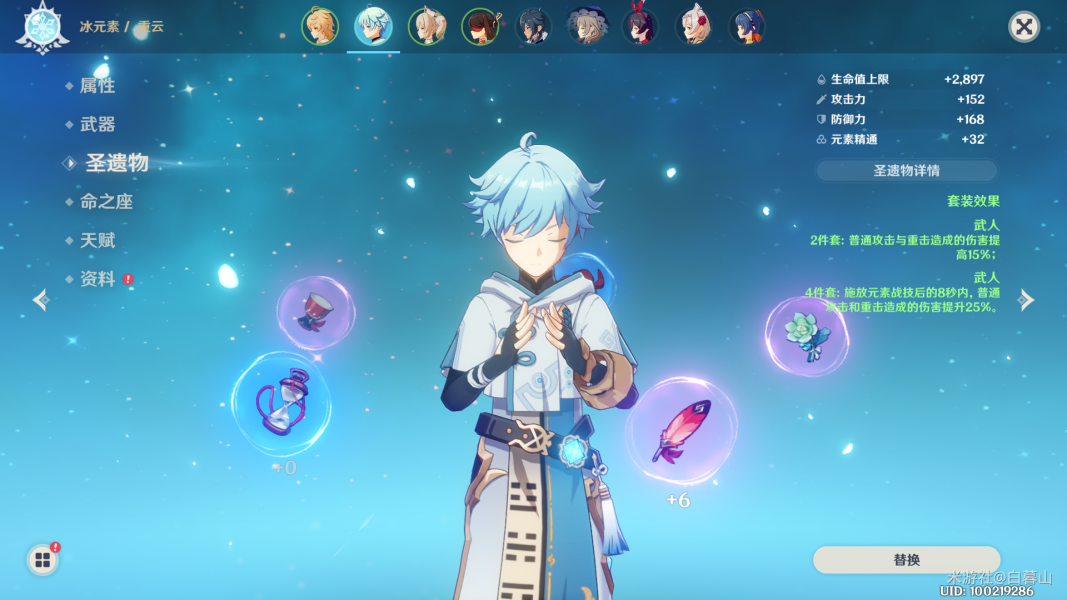Select the 圣遗物 artifacts section
This screenshot has height=600, width=1067.
[x=116, y=163]
